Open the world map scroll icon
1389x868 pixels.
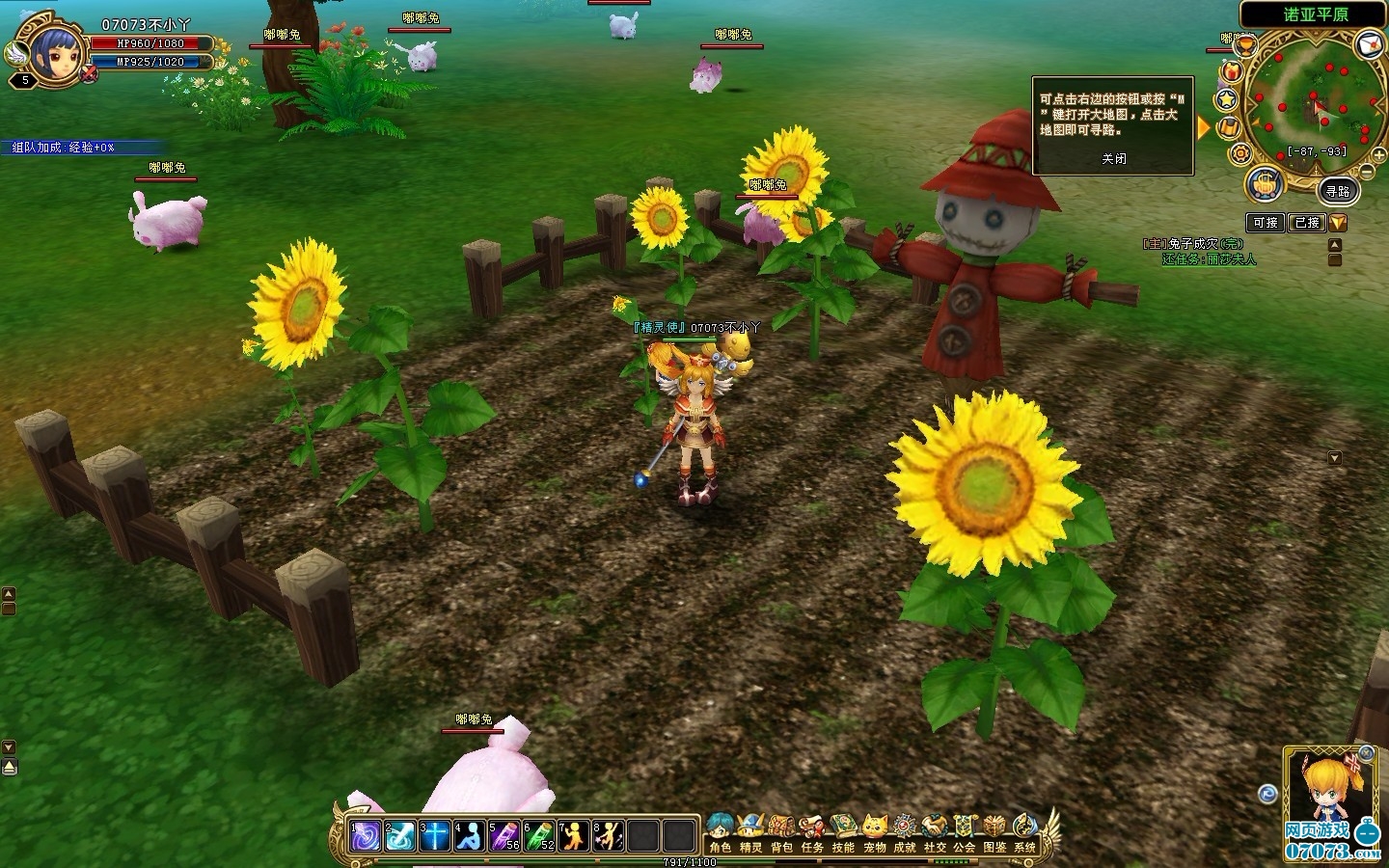click(1229, 127)
